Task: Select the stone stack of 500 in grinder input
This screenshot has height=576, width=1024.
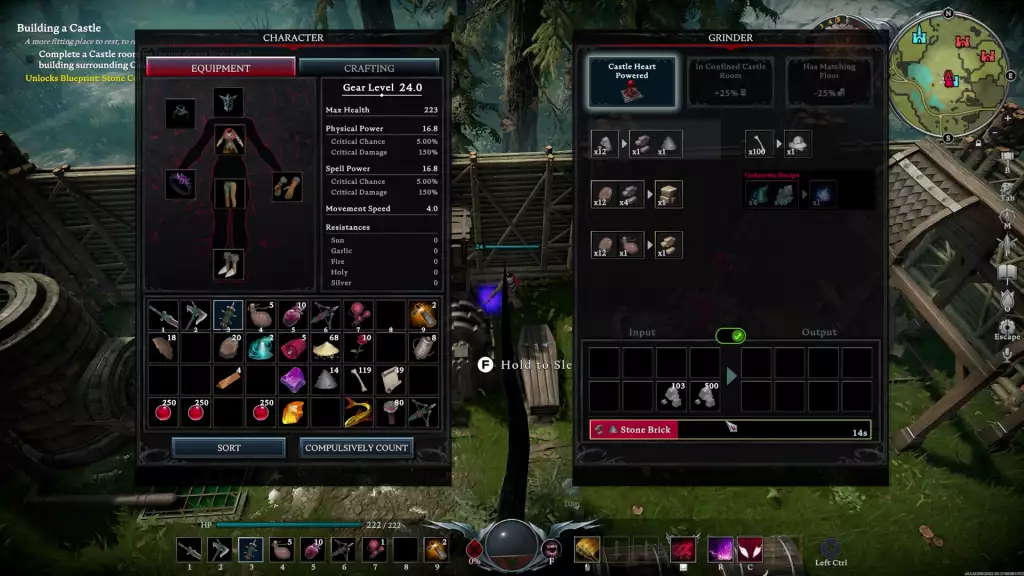Action: (x=705, y=396)
